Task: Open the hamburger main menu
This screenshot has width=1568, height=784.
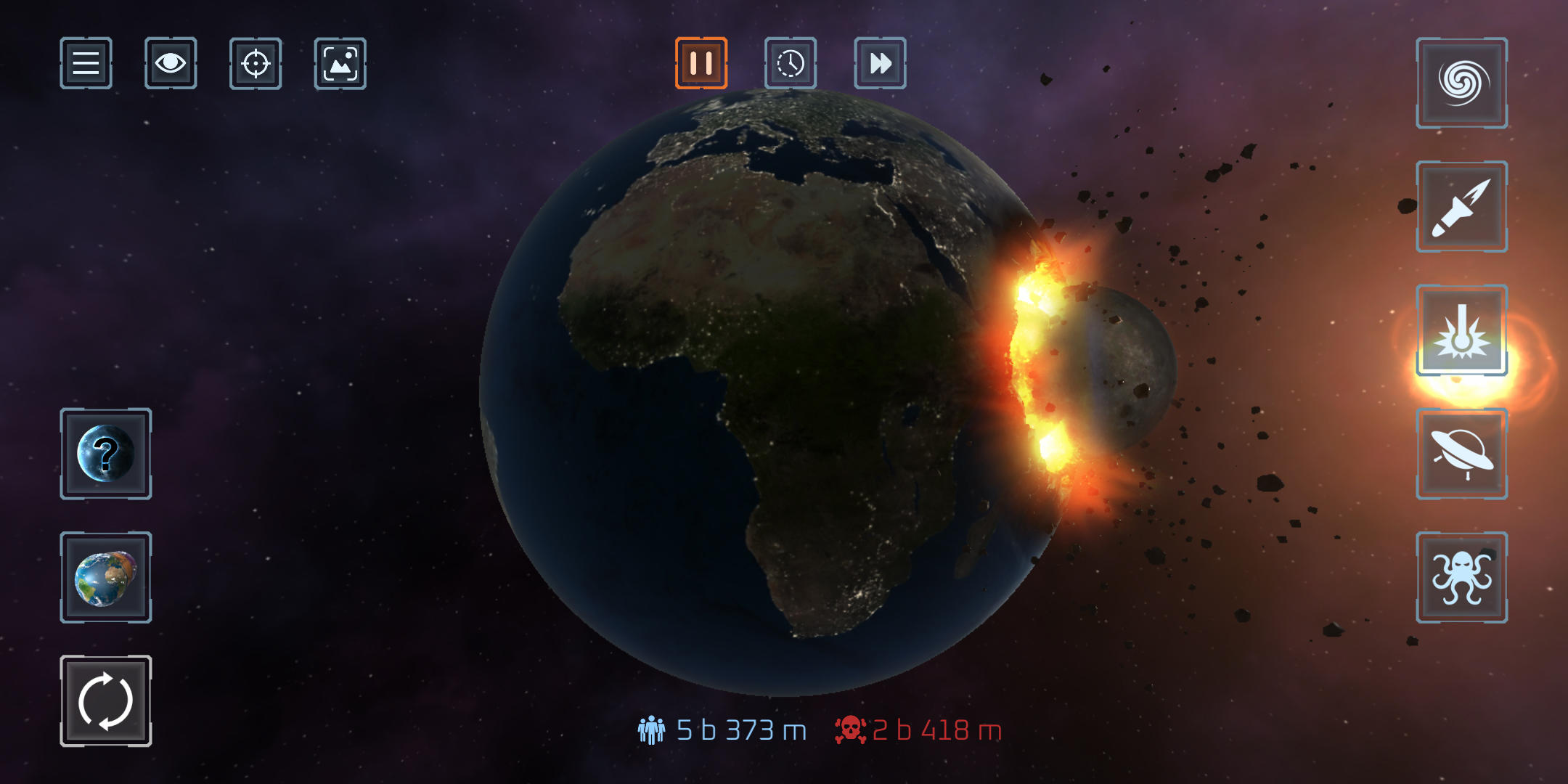Action: [x=86, y=65]
